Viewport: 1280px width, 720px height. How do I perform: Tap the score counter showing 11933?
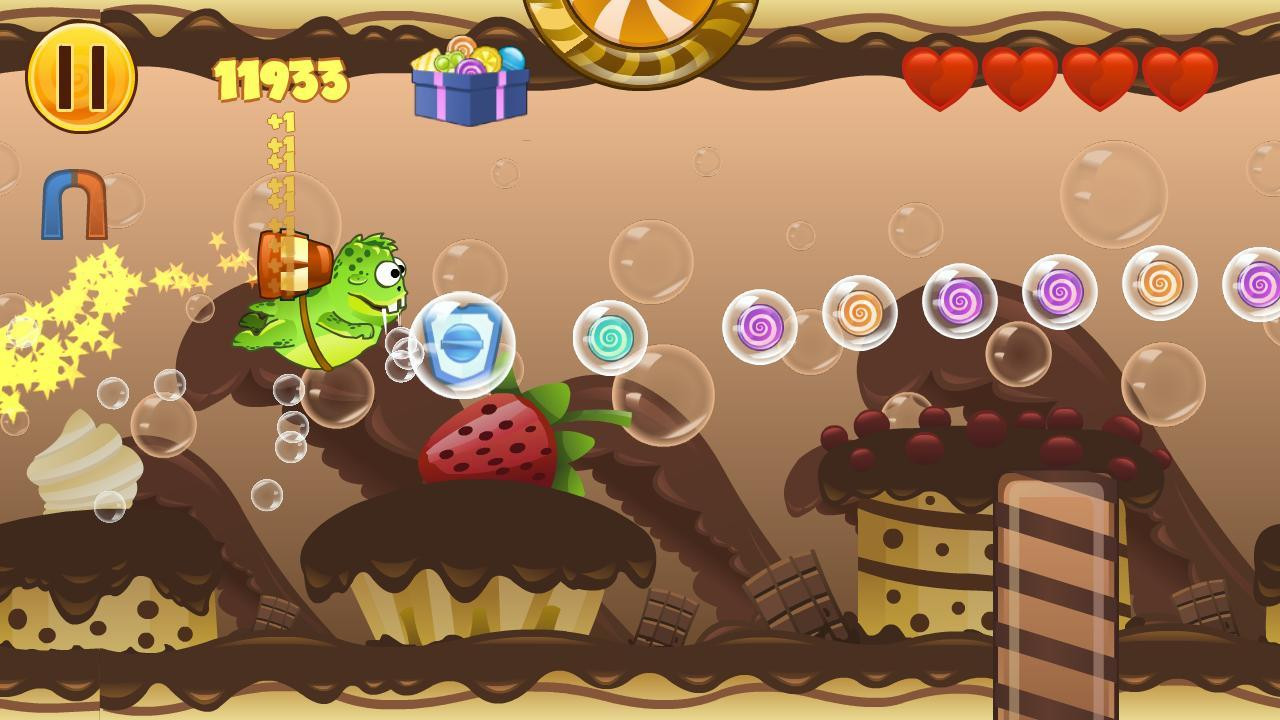click(280, 80)
